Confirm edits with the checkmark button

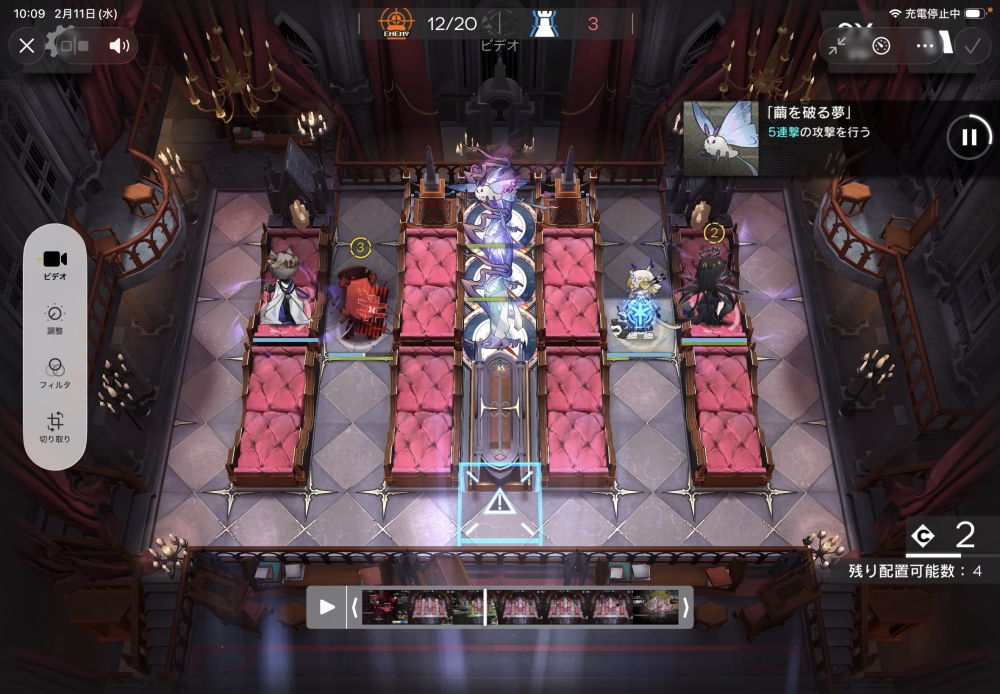(x=970, y=45)
